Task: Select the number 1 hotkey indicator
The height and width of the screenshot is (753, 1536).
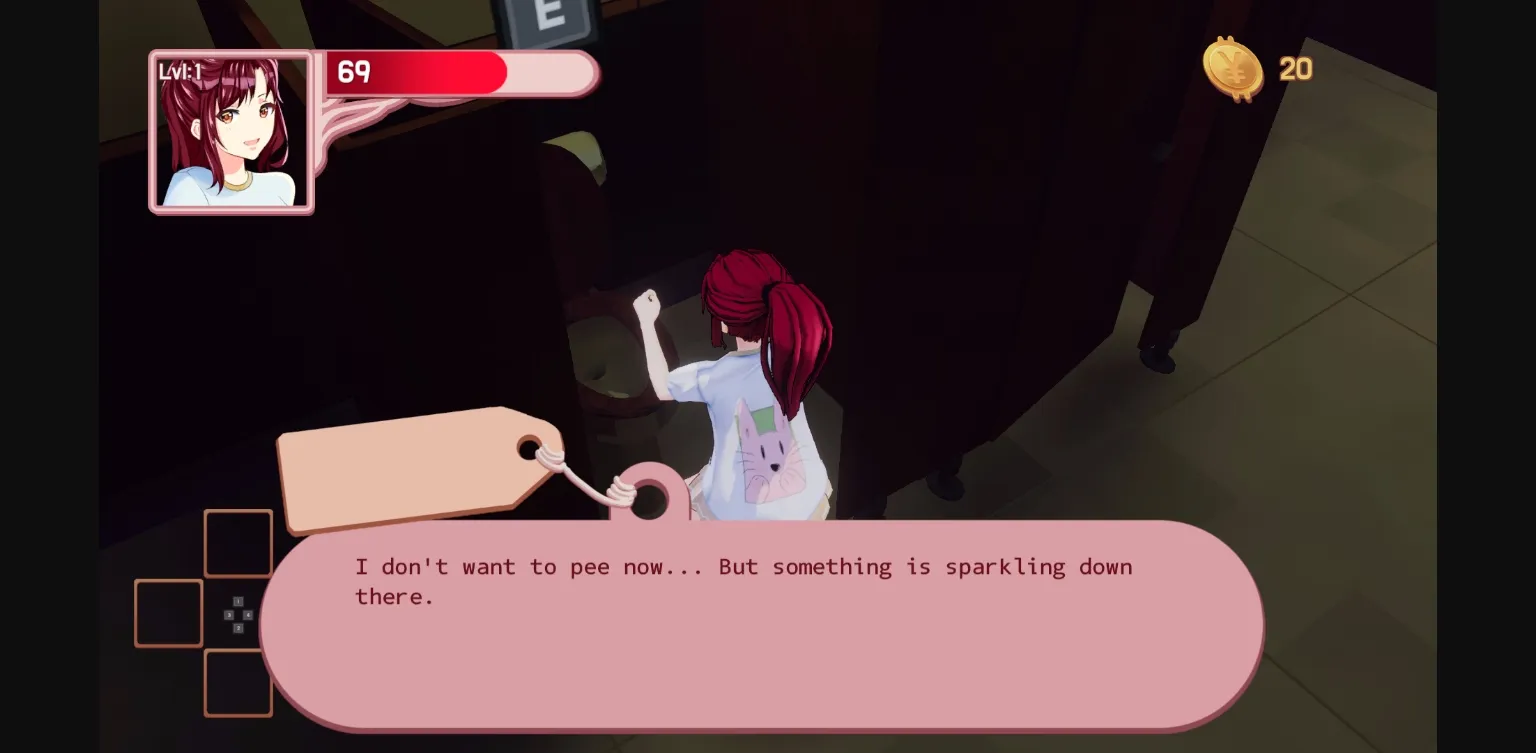Action: tap(238, 601)
